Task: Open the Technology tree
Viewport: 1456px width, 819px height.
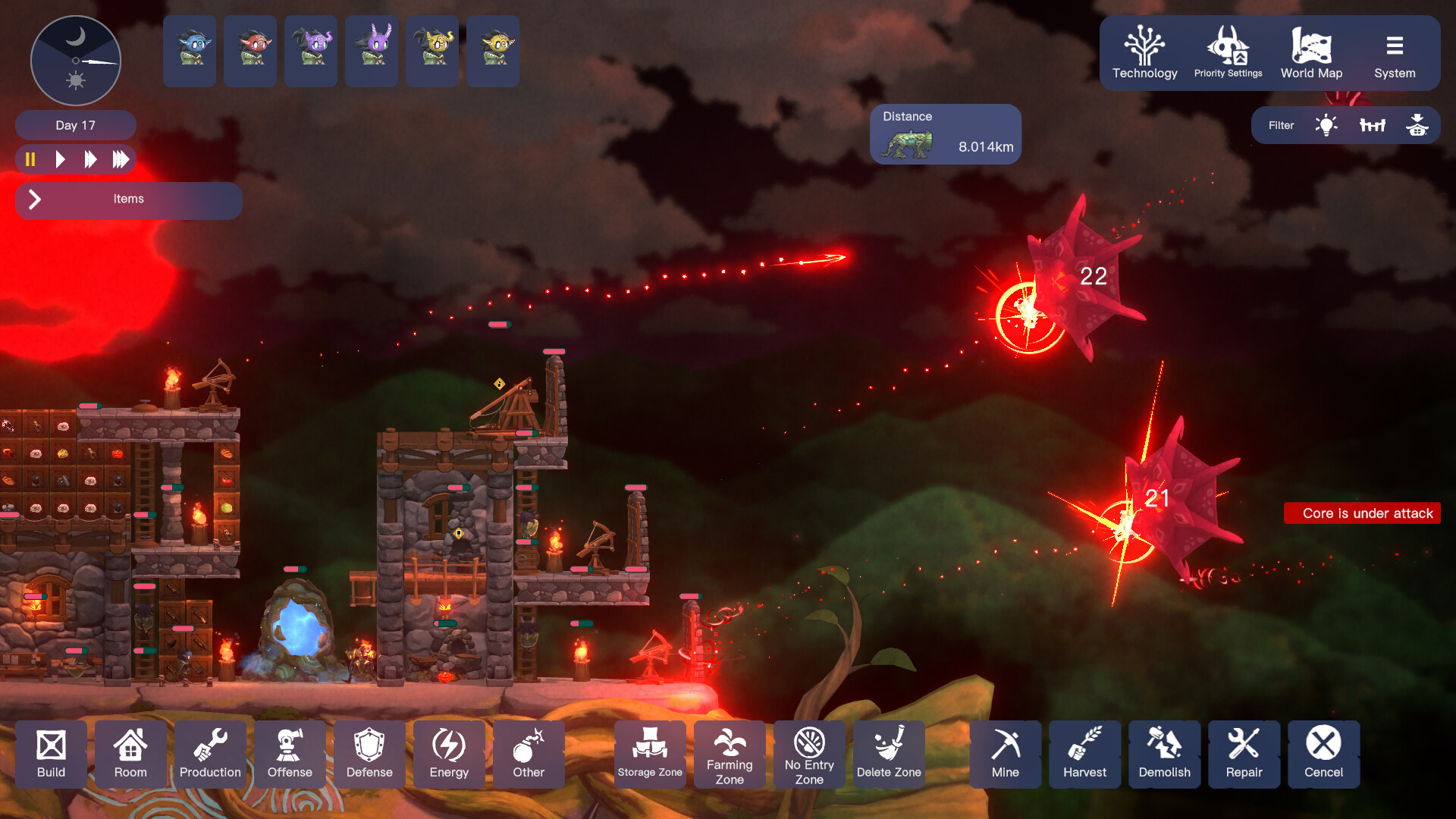Action: [1144, 53]
